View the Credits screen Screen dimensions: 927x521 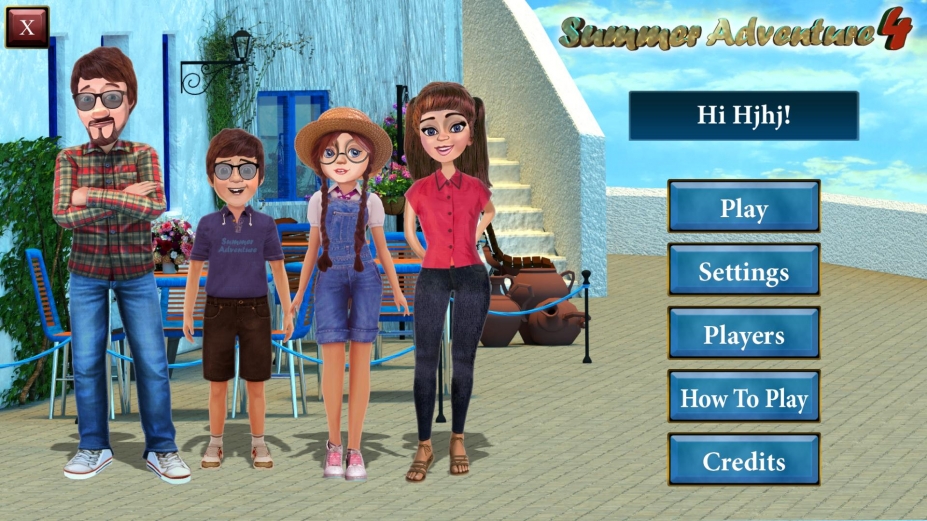tap(743, 460)
